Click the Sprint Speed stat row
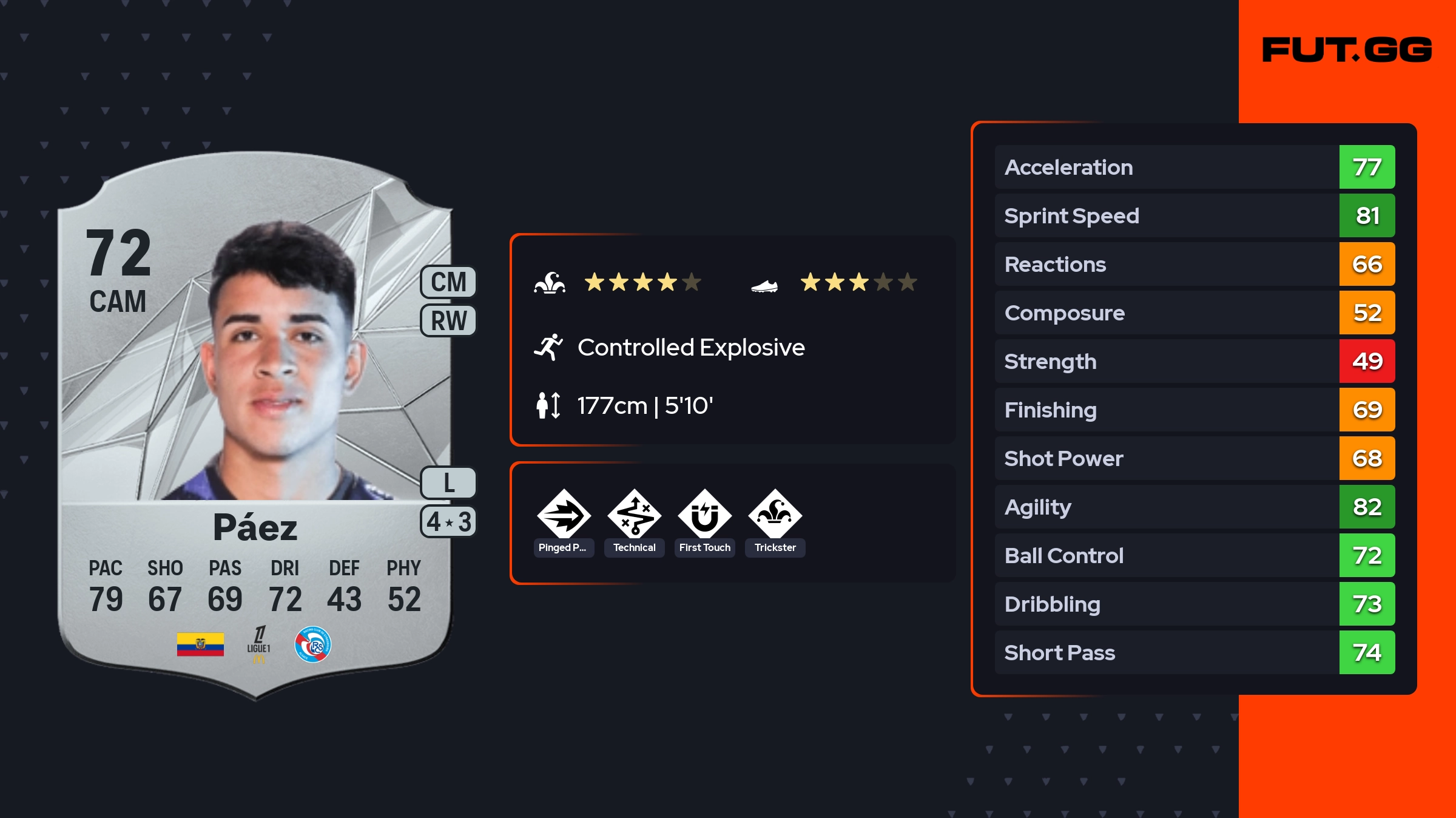Screen dimensions: 1456x818 1195,215
